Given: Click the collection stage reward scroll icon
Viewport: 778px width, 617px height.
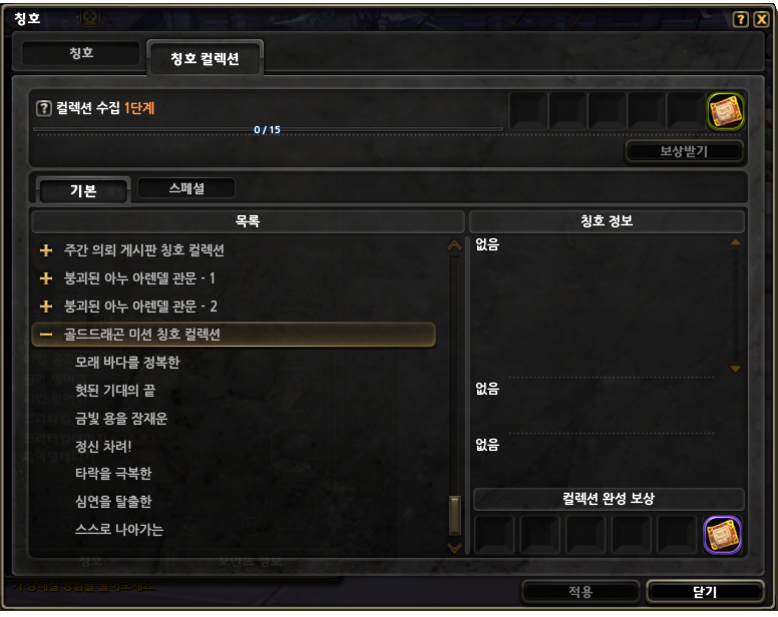Looking at the screenshot, I should [725, 111].
